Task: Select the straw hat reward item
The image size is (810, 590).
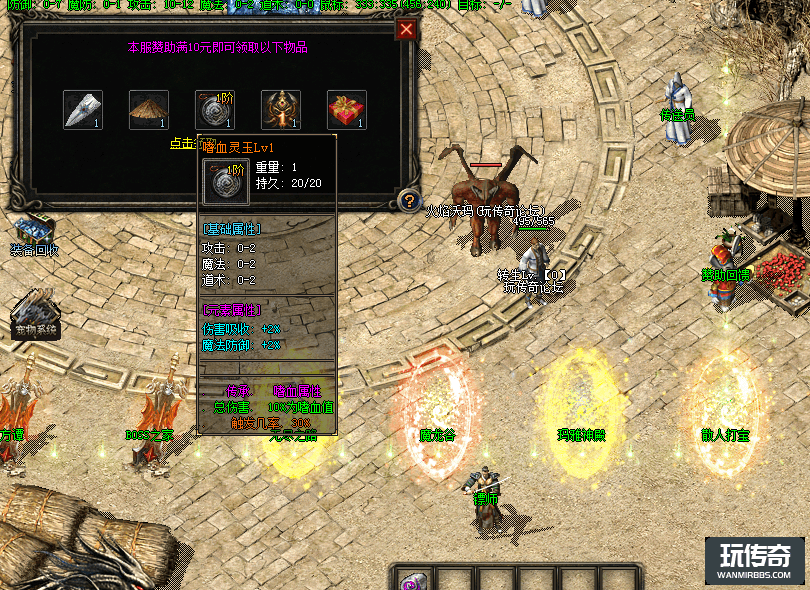Action: coord(149,110)
